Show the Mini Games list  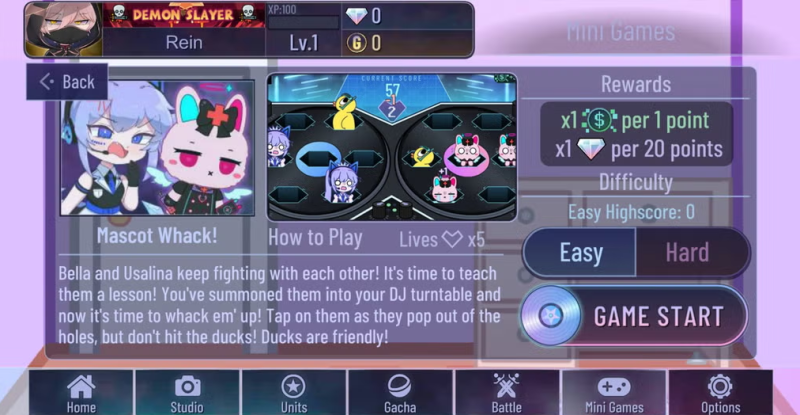[614, 392]
